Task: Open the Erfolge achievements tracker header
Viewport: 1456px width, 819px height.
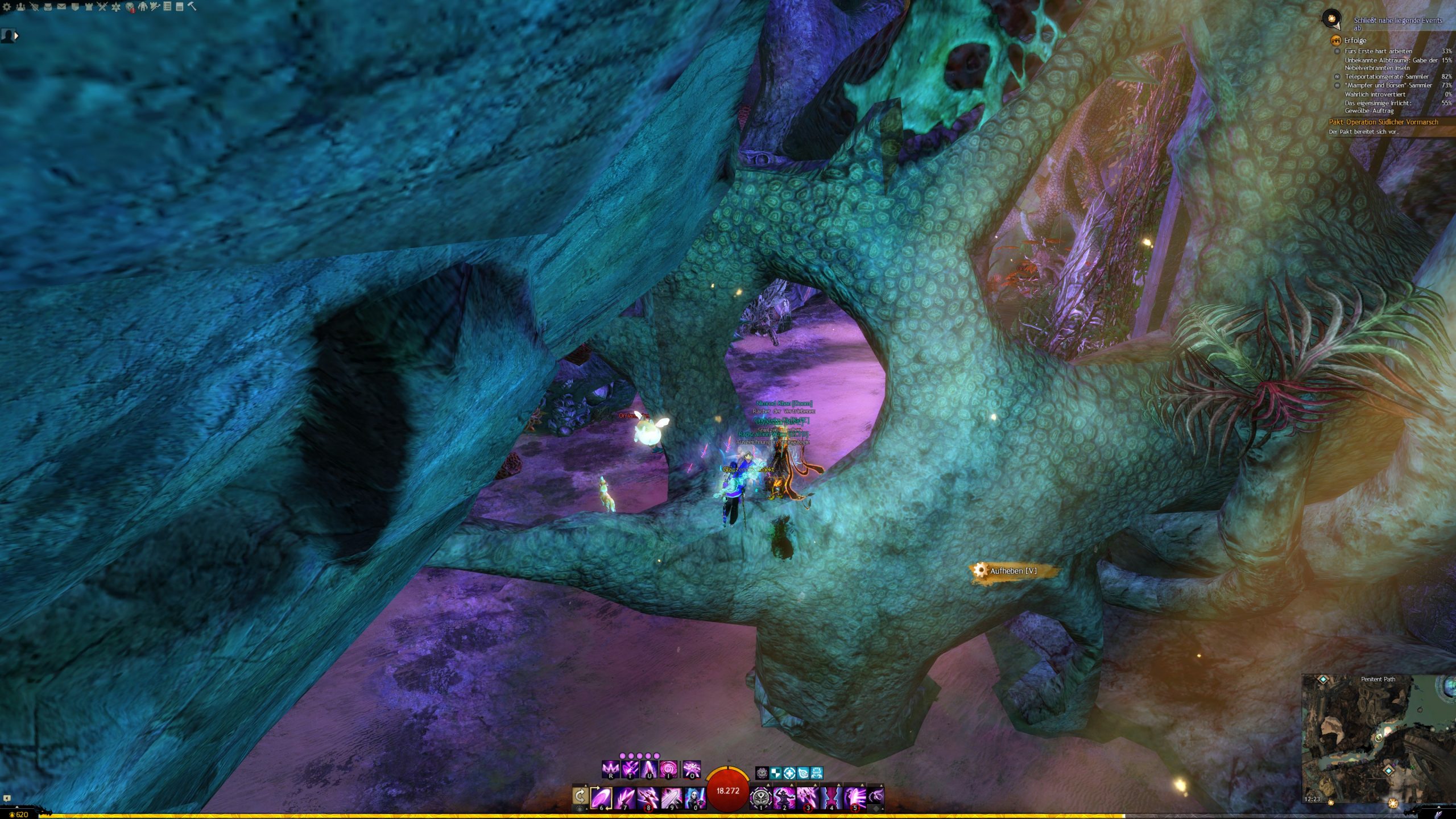Action: click(x=1355, y=40)
